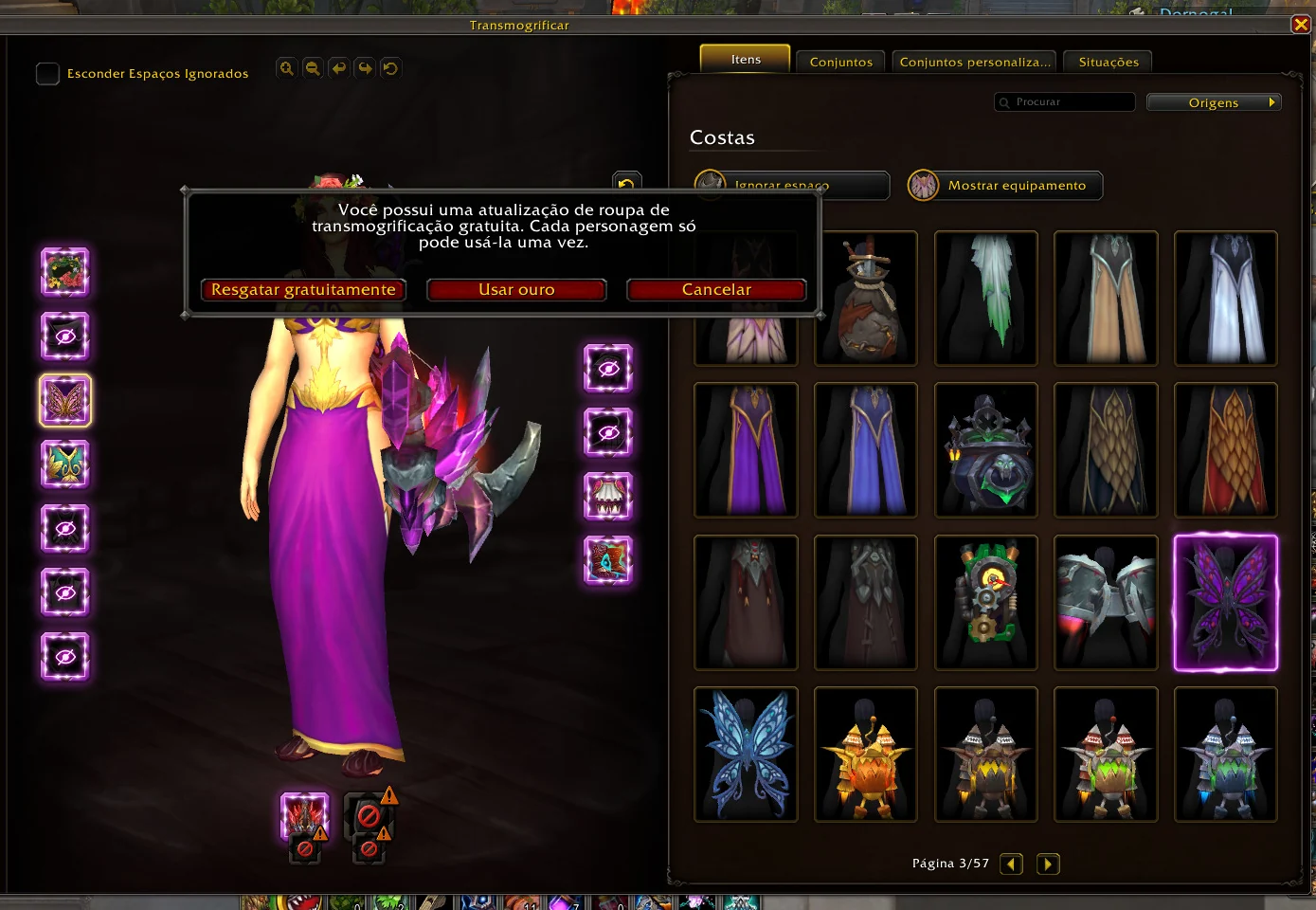Select the white shirt slot on the right
Image resolution: width=1316 pixels, height=910 pixels.
point(609,497)
